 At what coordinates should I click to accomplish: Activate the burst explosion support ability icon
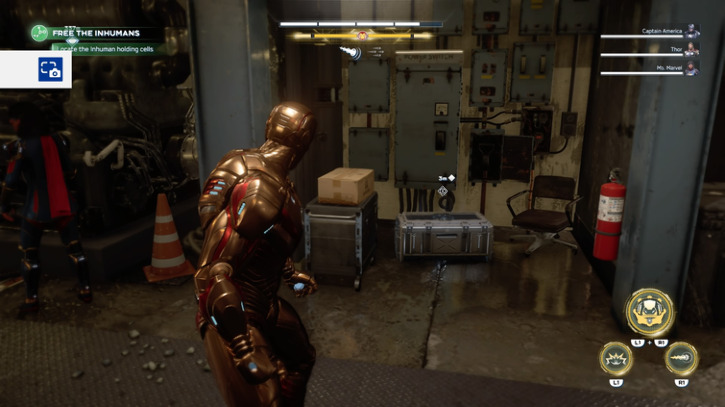[x=616, y=358]
